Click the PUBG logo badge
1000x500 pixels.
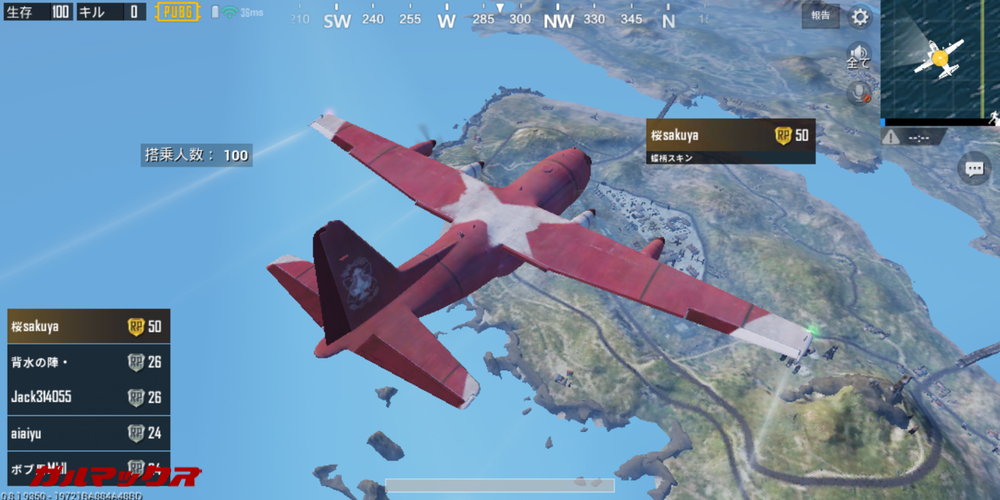(176, 12)
